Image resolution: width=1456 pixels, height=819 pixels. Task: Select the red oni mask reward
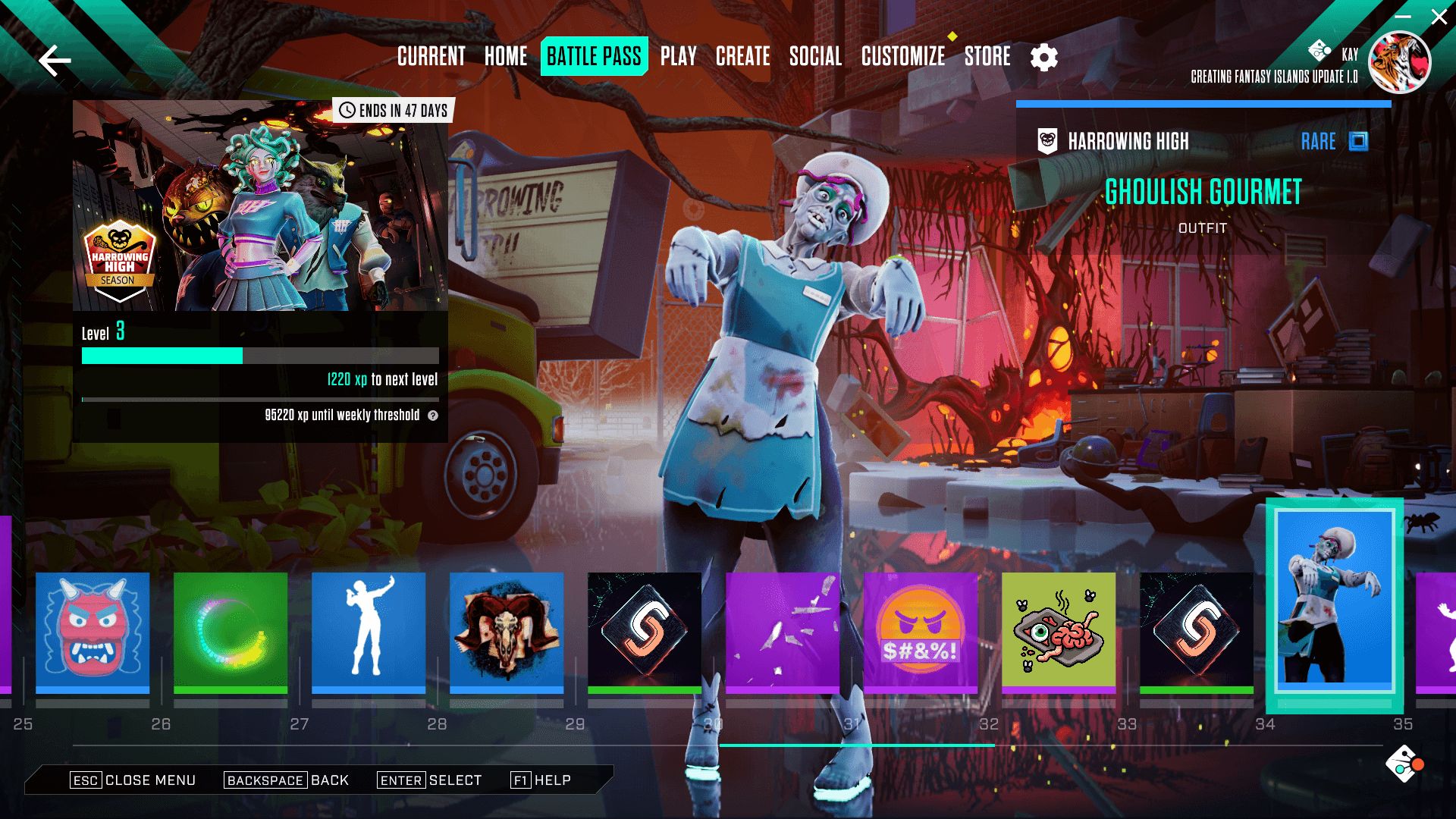click(x=93, y=631)
